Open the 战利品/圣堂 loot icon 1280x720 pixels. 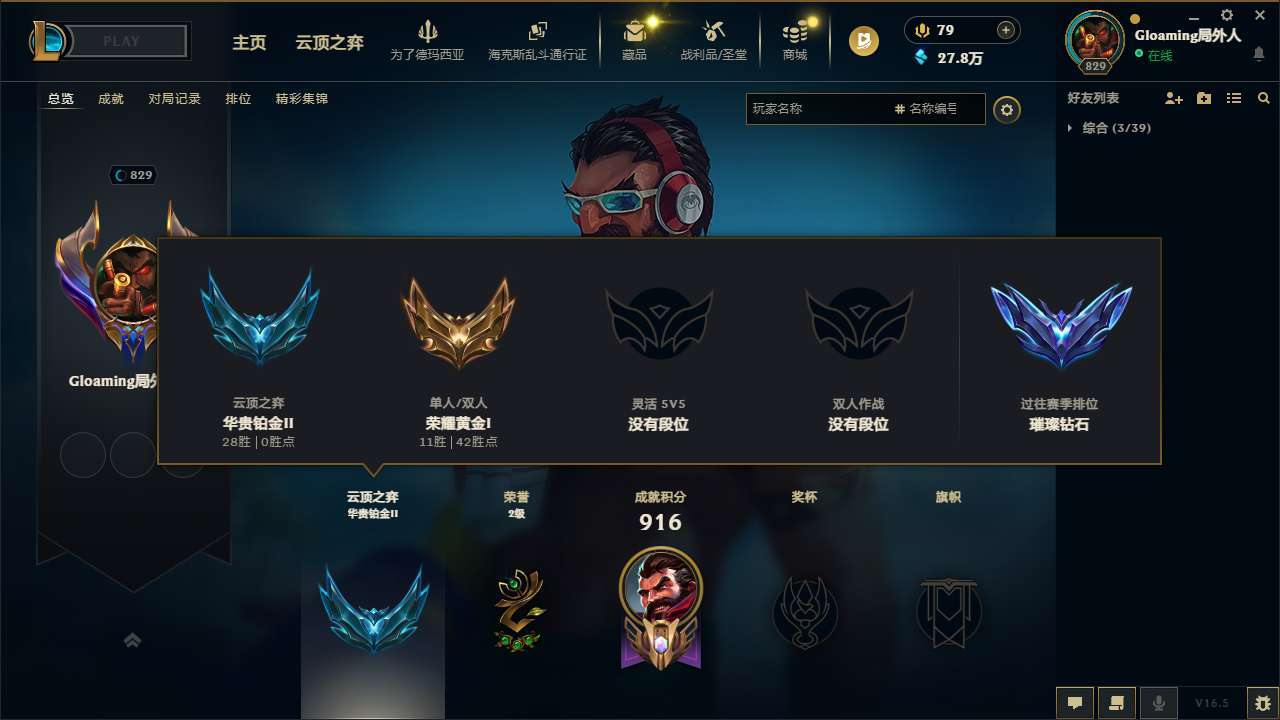point(713,40)
